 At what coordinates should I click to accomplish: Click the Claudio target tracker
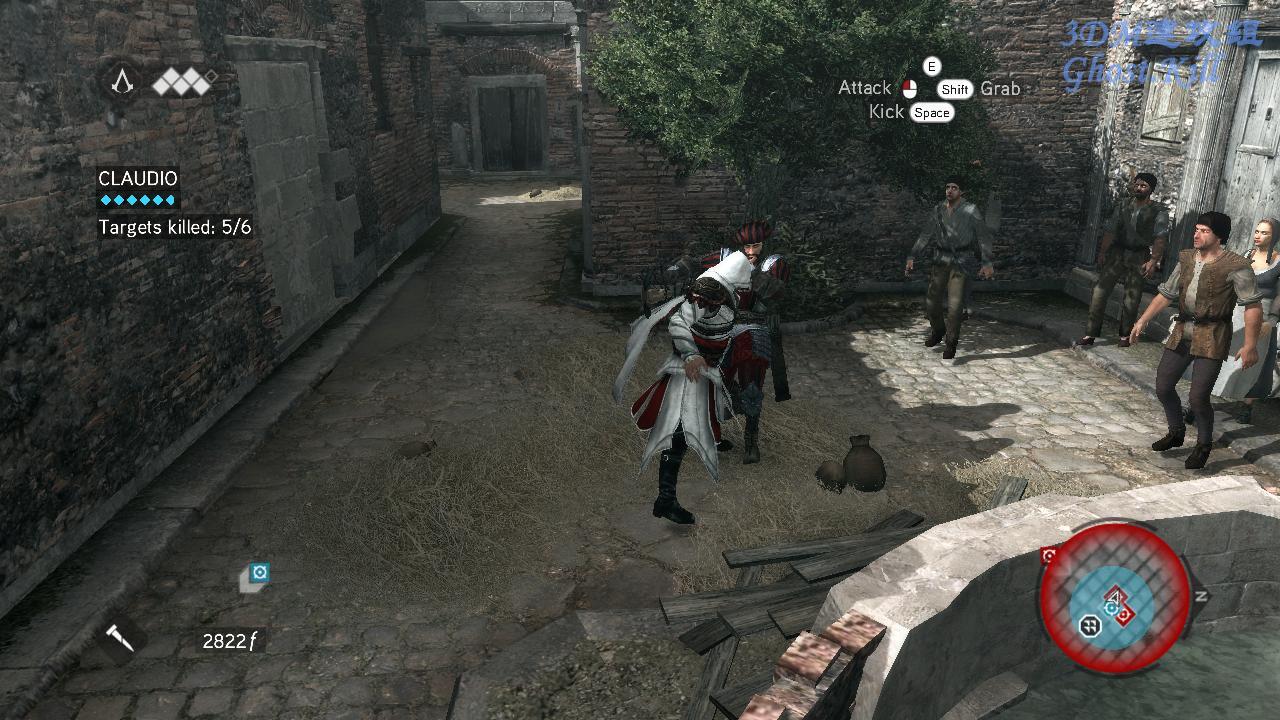(x=138, y=179)
